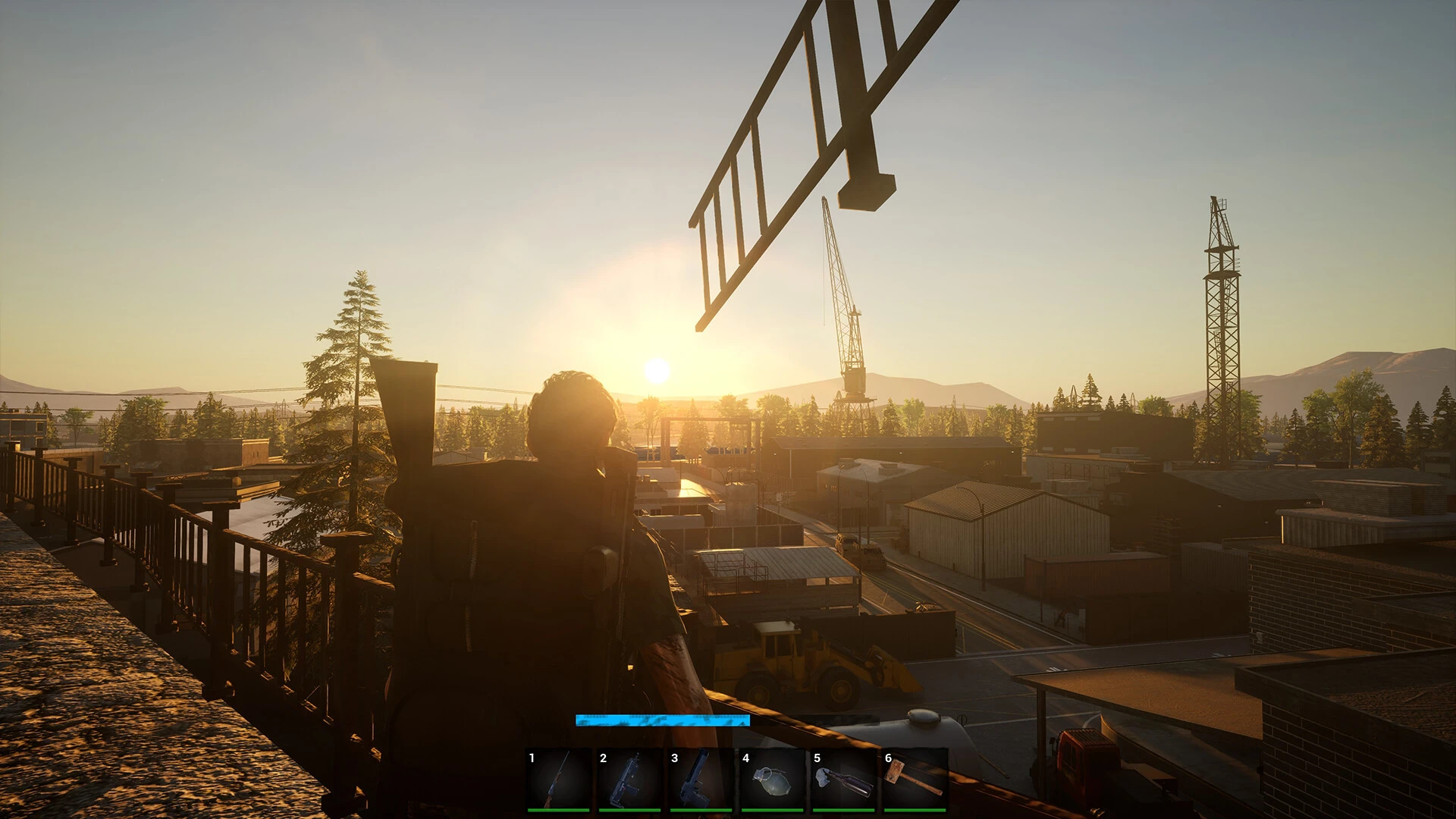1456x819 pixels.
Task: Click the green durability bar under the rifle
Action: point(560,812)
